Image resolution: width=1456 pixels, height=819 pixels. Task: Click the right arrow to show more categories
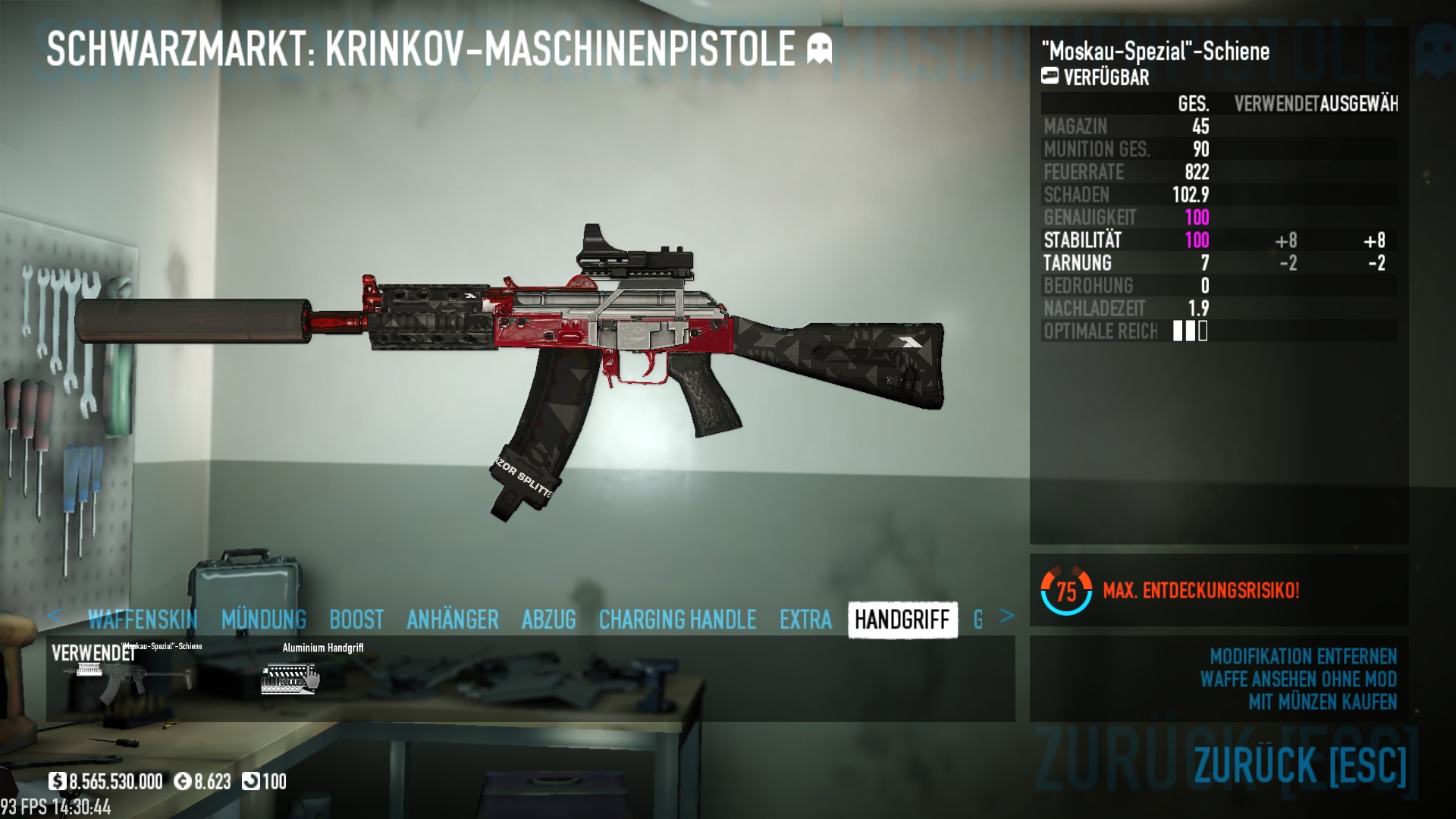(1006, 616)
